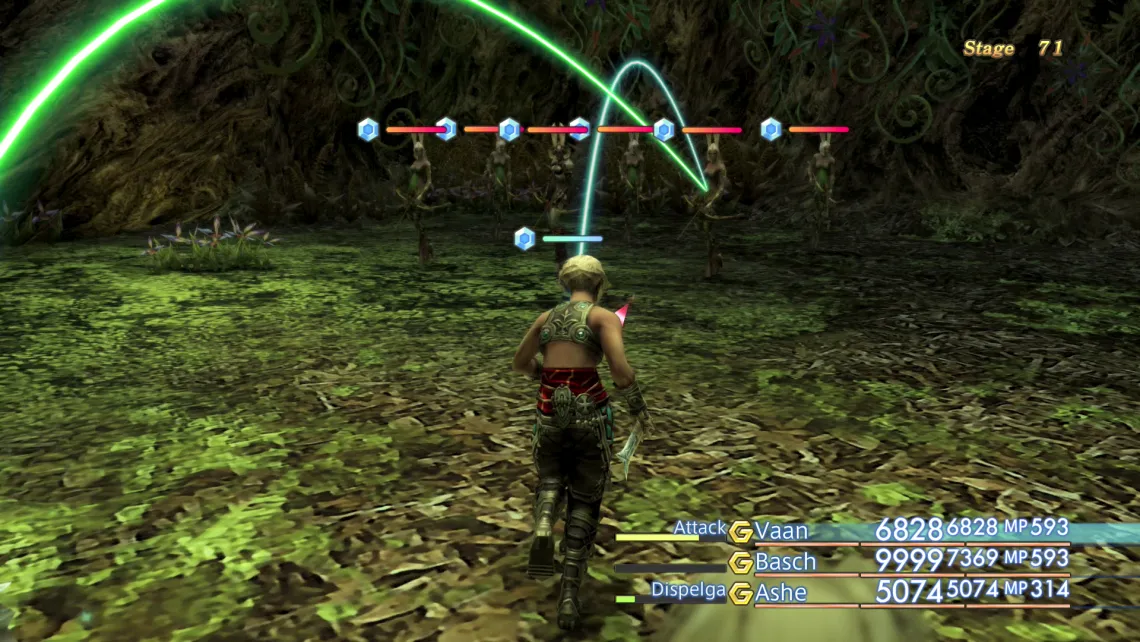Viewport: 1140px width, 642px height.
Task: Select Vaan in the party list
Action: 781,531
